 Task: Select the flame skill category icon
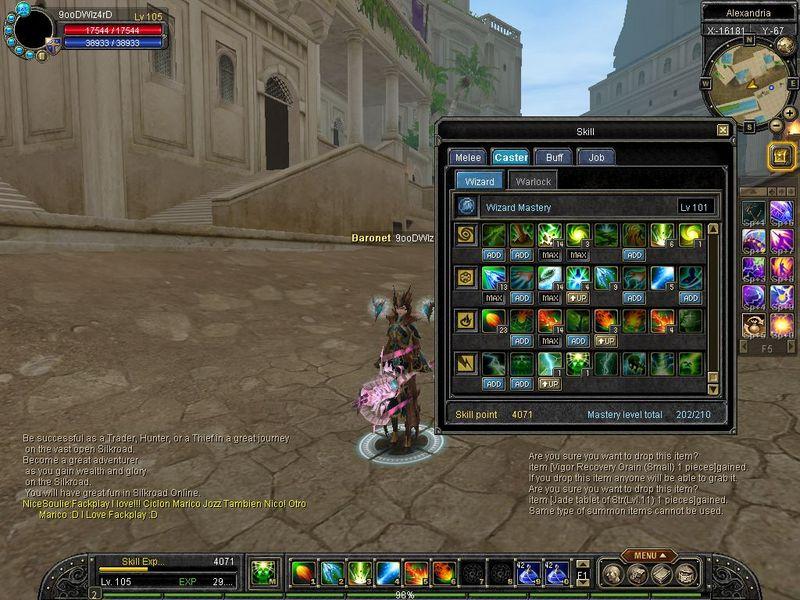tap(466, 321)
